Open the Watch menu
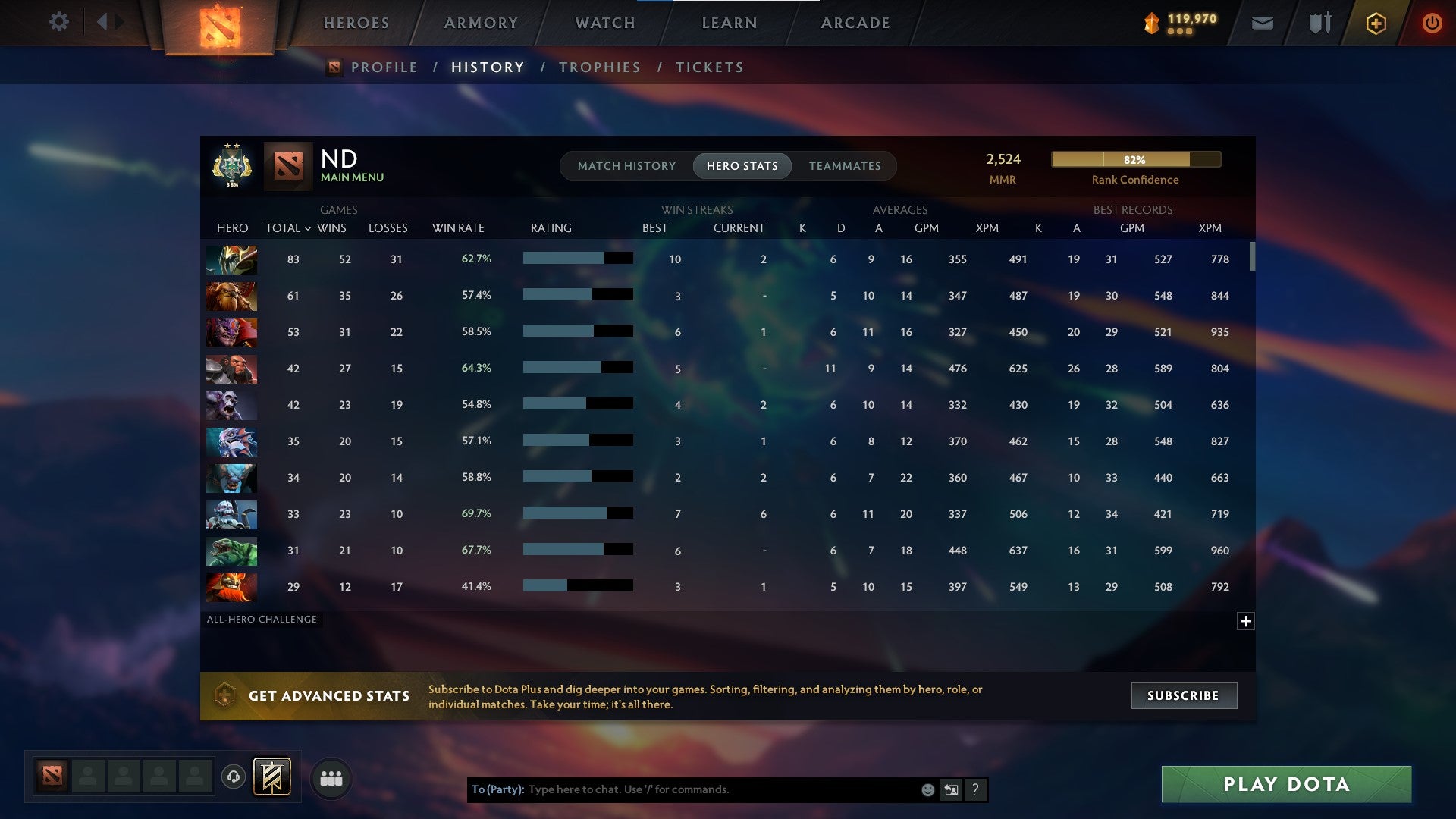This screenshot has height=819, width=1456. click(604, 23)
